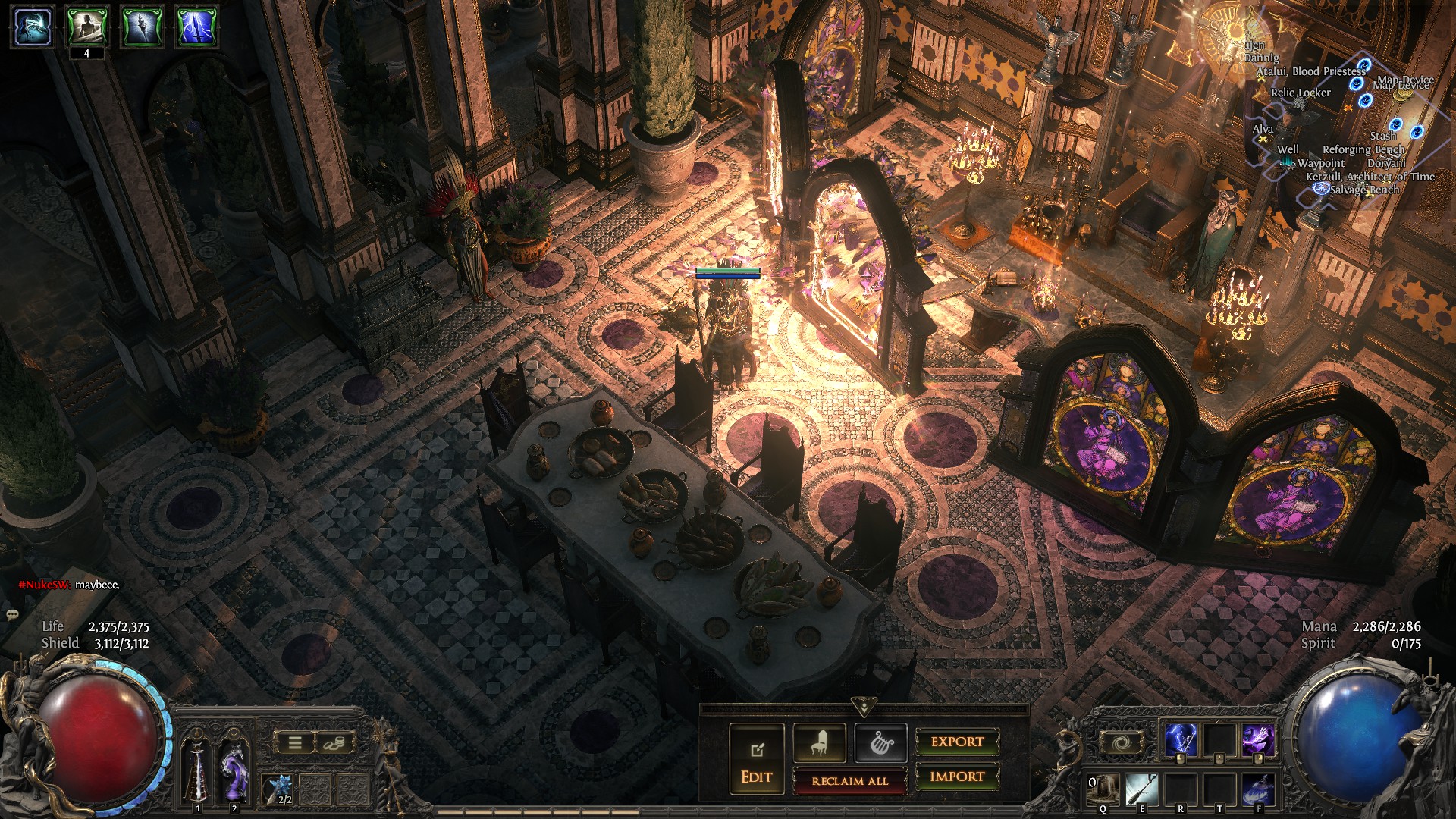This screenshot has height=819, width=1456.
Task: Activate the blue lightning staff skill
Action: [x=1180, y=741]
